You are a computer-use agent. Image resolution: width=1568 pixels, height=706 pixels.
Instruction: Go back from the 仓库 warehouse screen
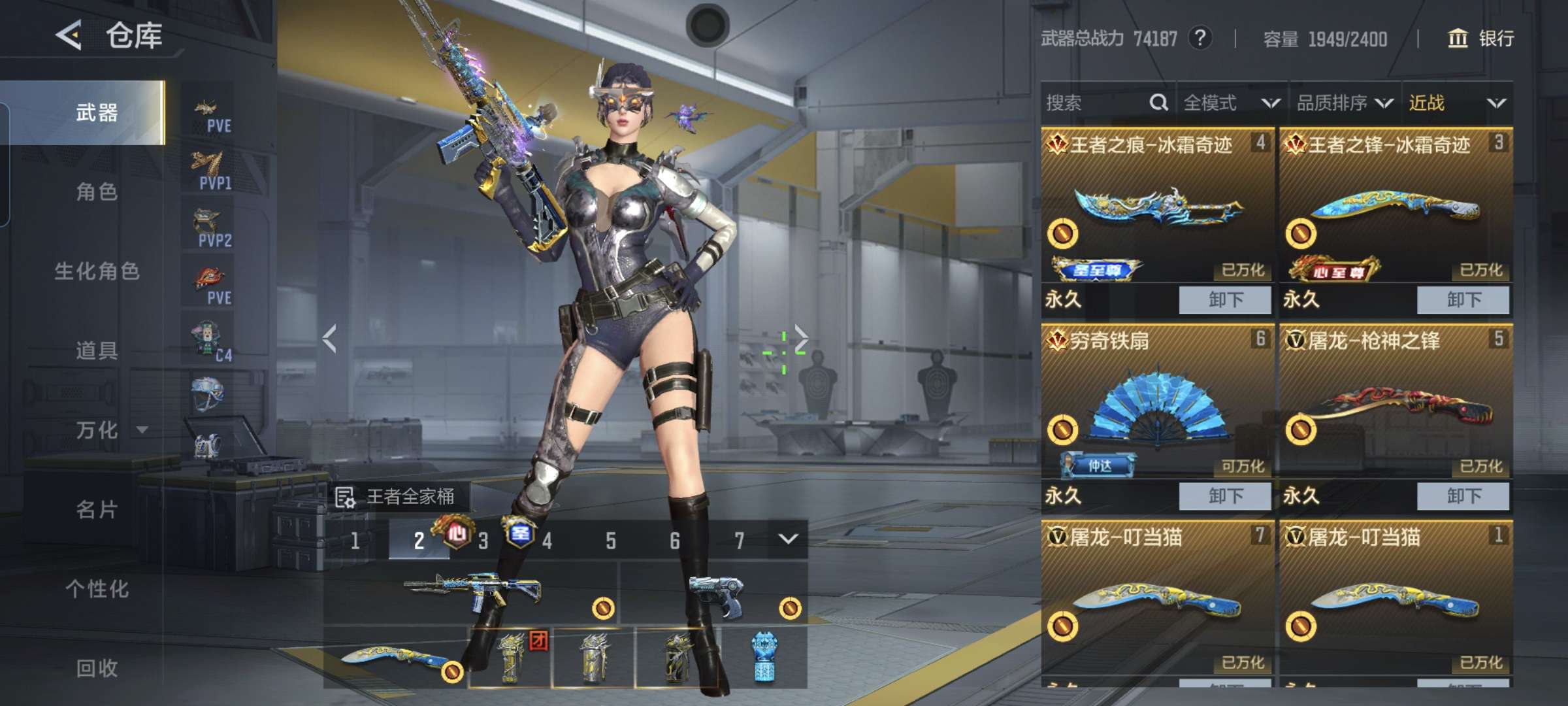click(69, 35)
